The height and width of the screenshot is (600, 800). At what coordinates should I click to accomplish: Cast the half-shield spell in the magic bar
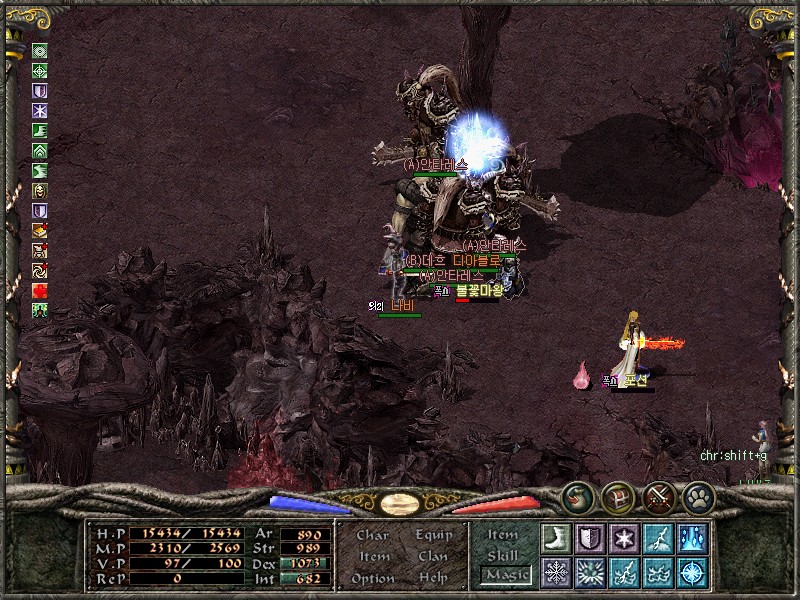click(590, 537)
